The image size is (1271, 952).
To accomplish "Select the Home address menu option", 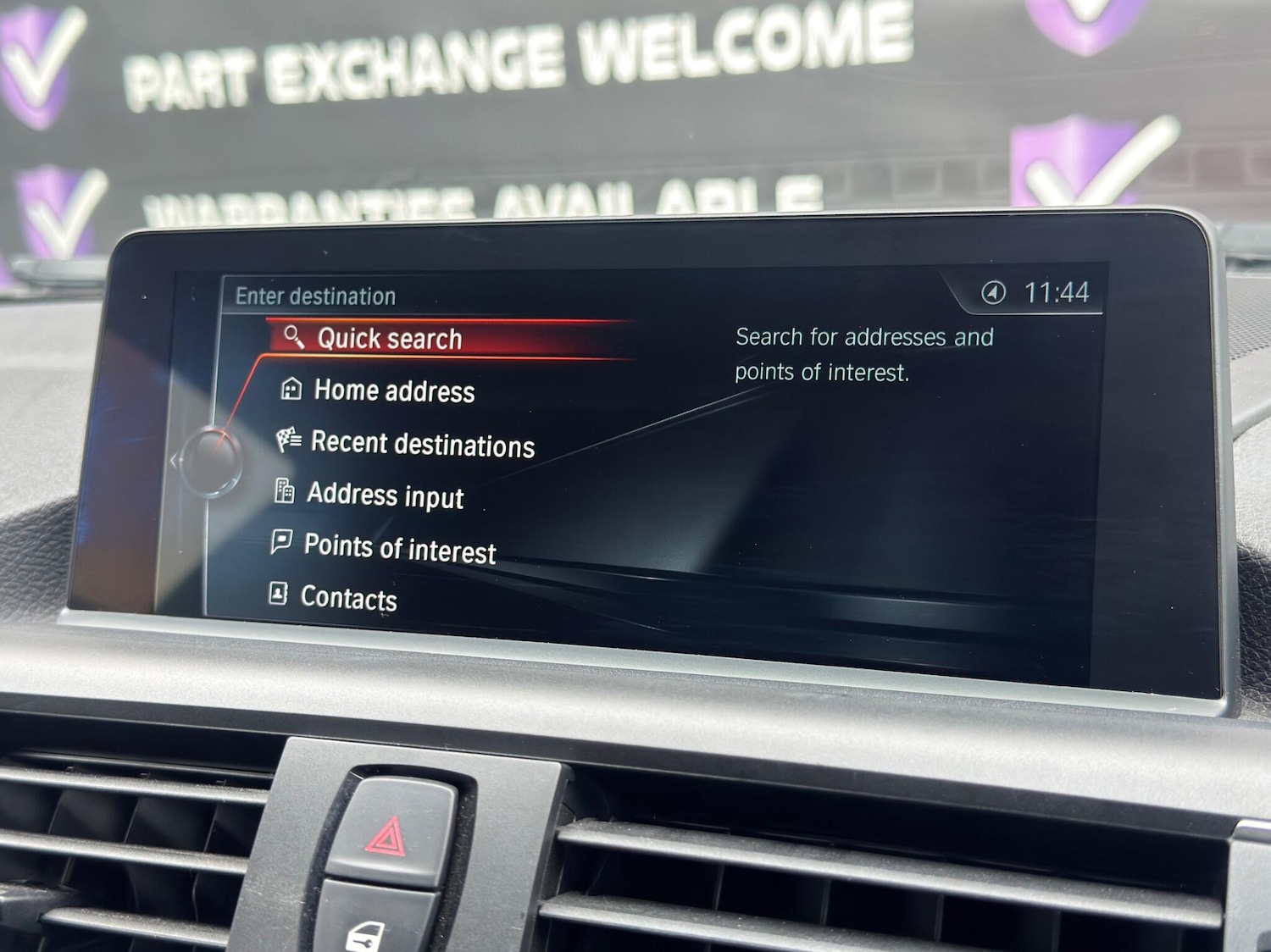I will 394,391.
